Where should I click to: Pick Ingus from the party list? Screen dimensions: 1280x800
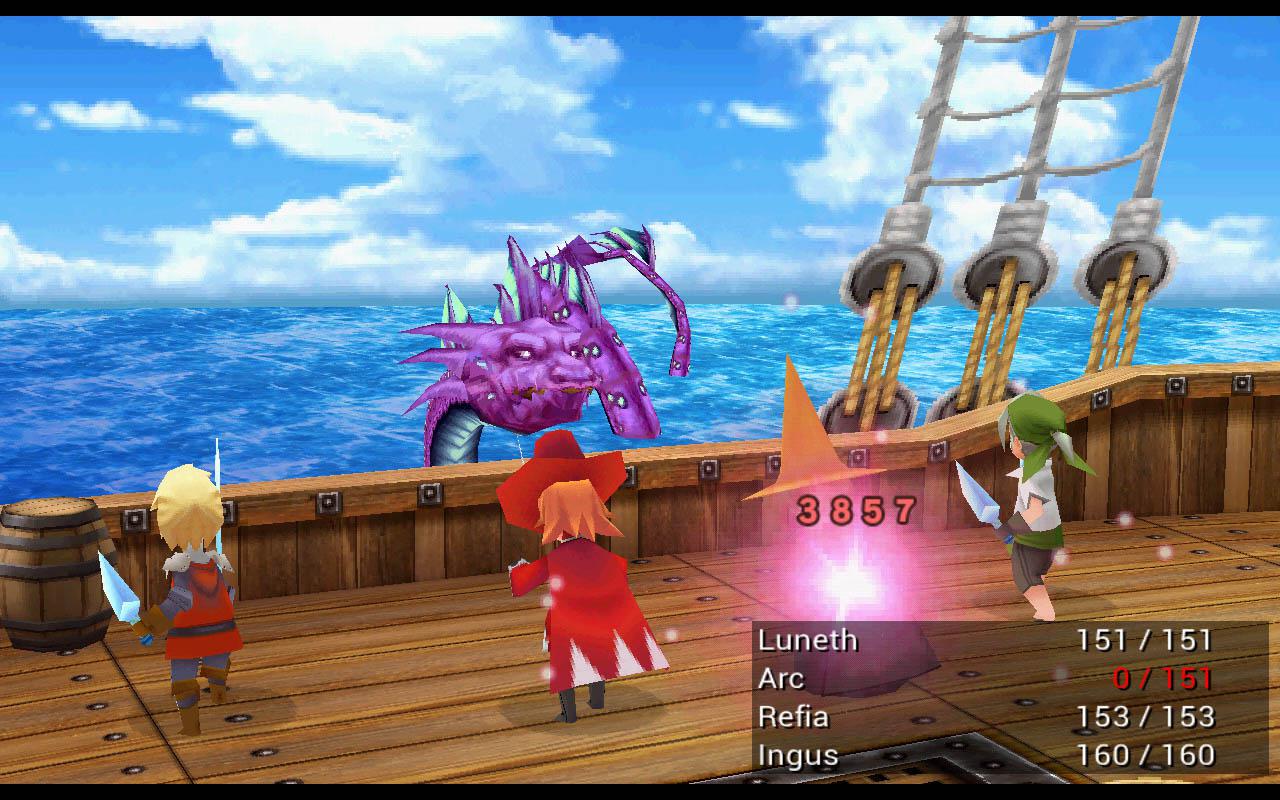point(798,754)
